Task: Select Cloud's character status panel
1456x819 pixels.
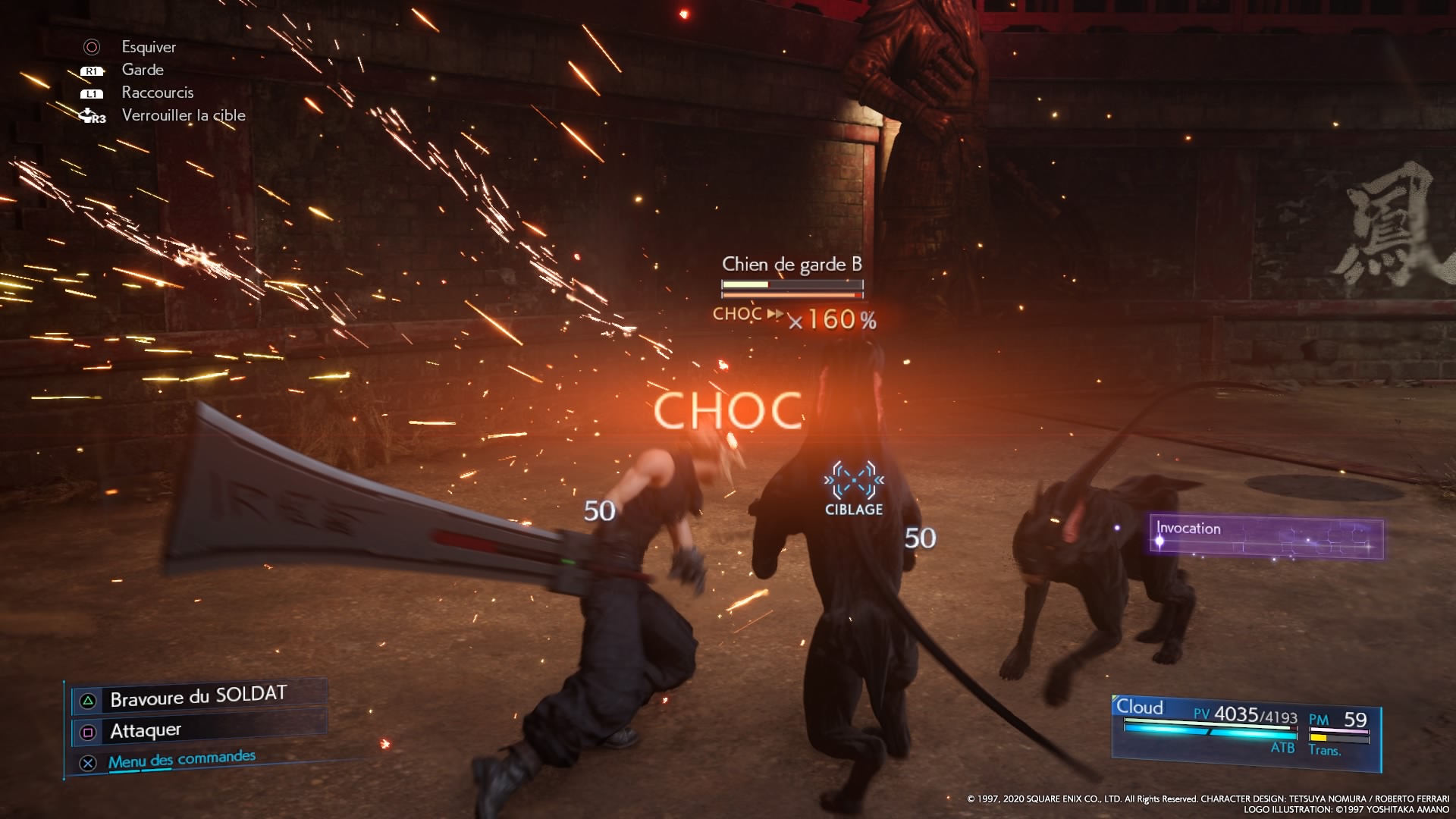Action: 1245,730
